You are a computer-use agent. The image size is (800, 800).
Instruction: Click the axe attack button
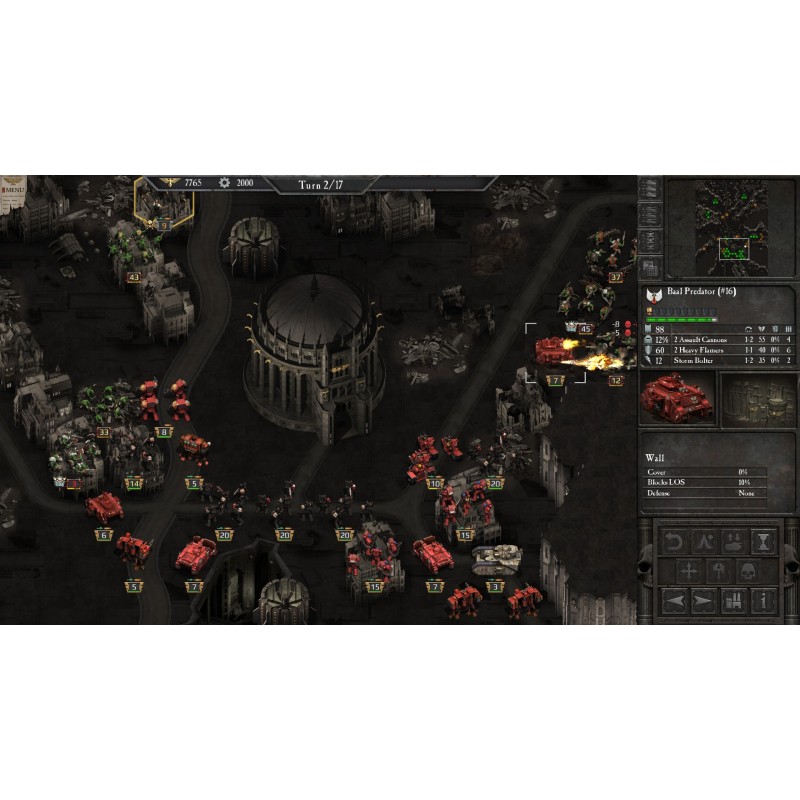coord(718,572)
